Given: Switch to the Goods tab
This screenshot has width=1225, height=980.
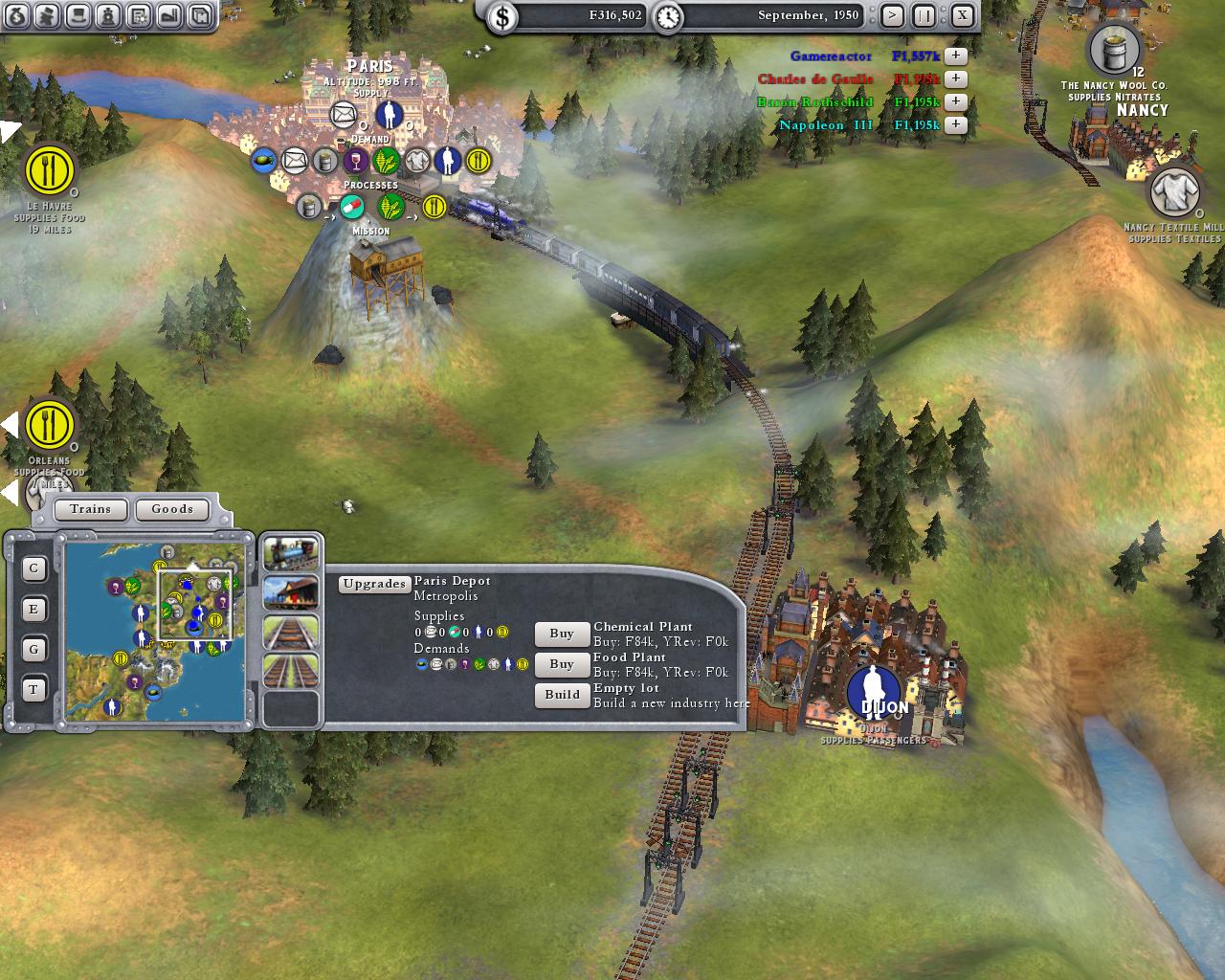Looking at the screenshot, I should [172, 509].
